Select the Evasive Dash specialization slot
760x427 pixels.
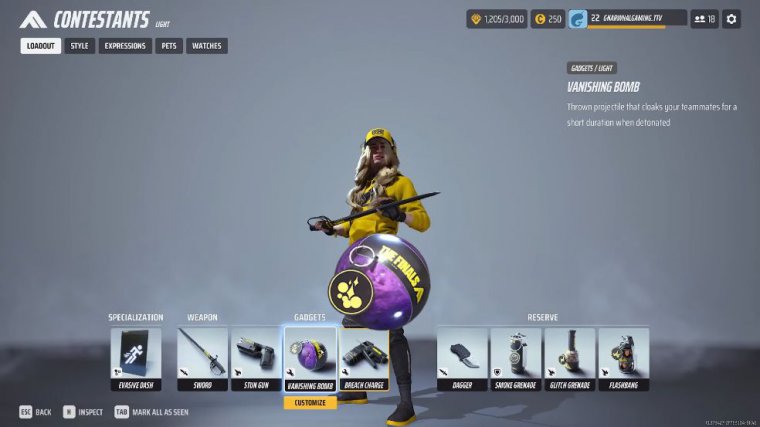[x=135, y=359]
